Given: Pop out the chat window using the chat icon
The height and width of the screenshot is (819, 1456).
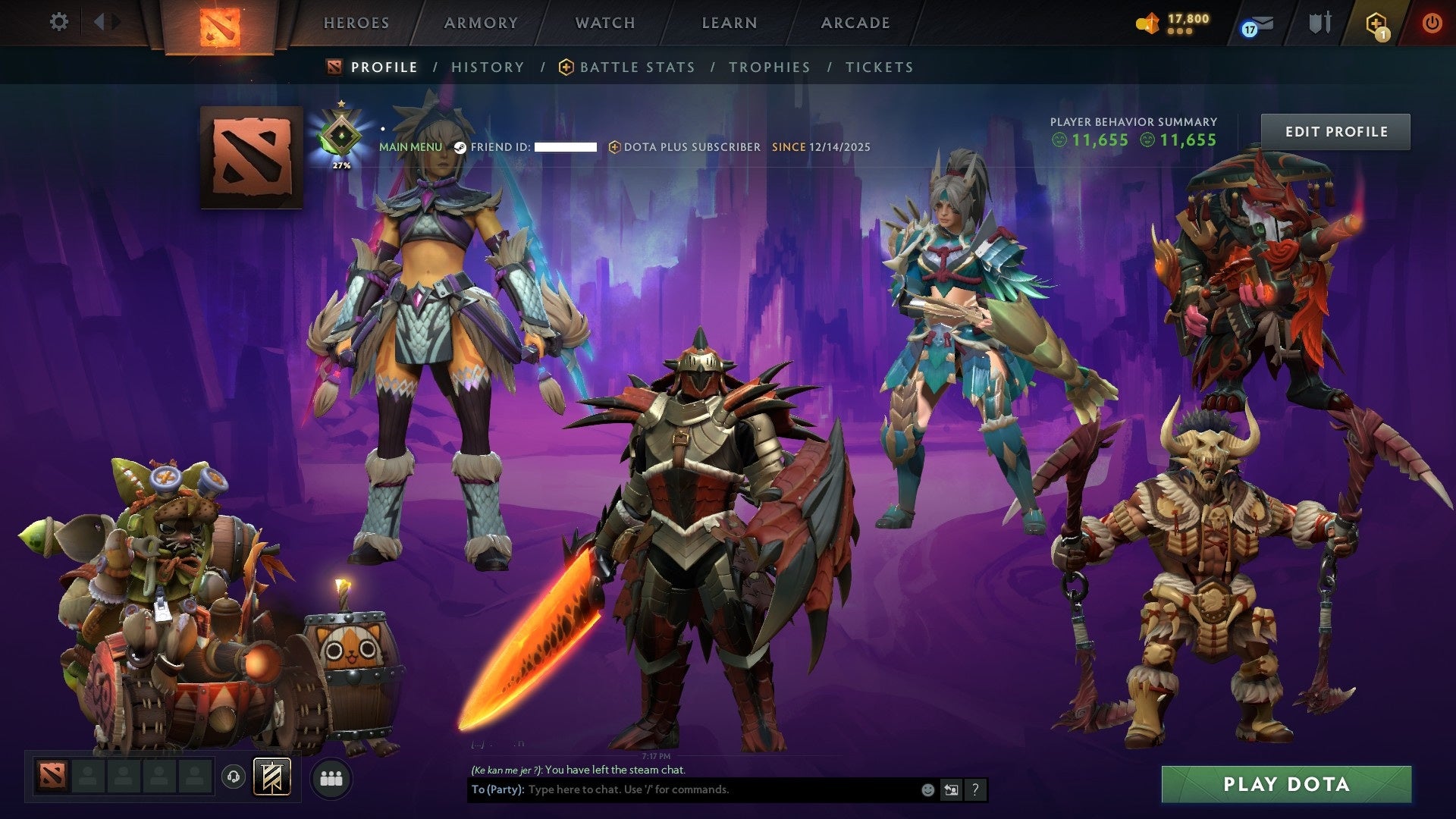Looking at the screenshot, I should (952, 789).
